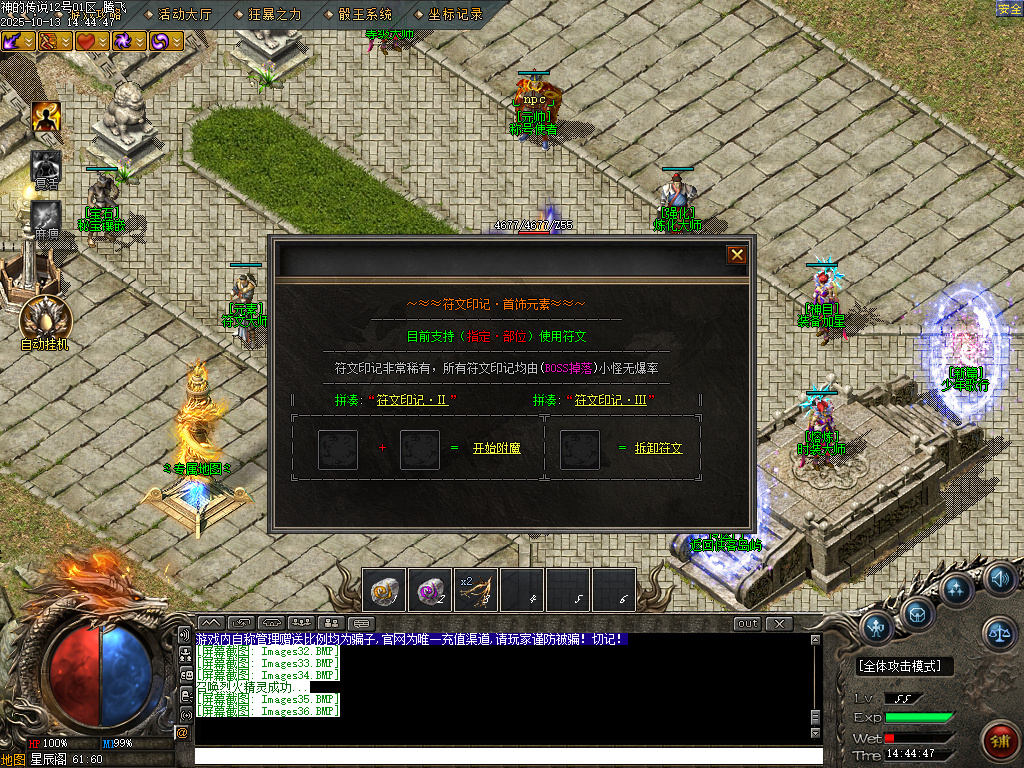The width and height of the screenshot is (1024, 768).
Task: Toggle the 自动挂机 auto-play button
Action: (x=45, y=320)
